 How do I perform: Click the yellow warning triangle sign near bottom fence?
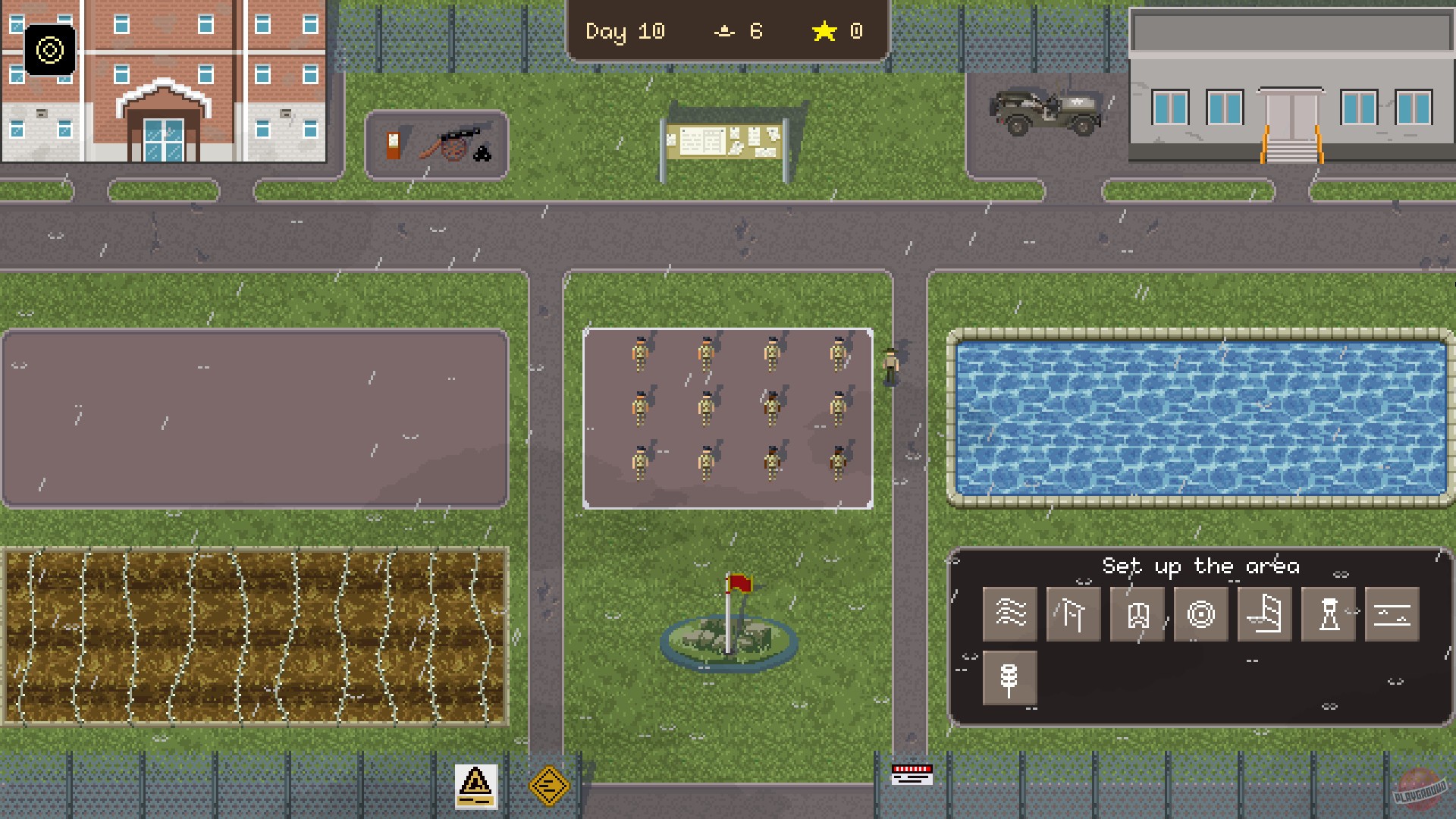(475, 786)
